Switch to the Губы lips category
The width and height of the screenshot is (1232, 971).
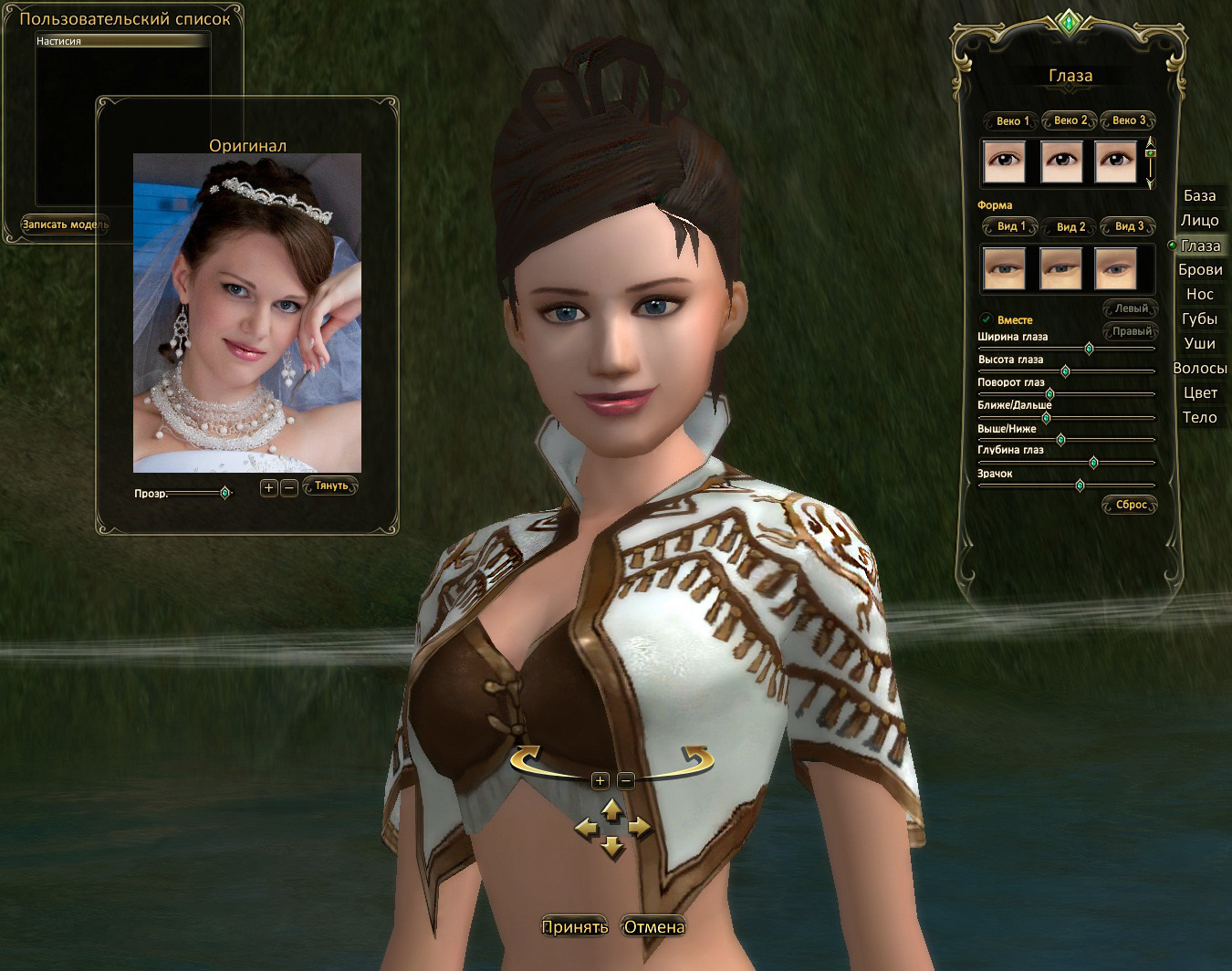(x=1199, y=318)
